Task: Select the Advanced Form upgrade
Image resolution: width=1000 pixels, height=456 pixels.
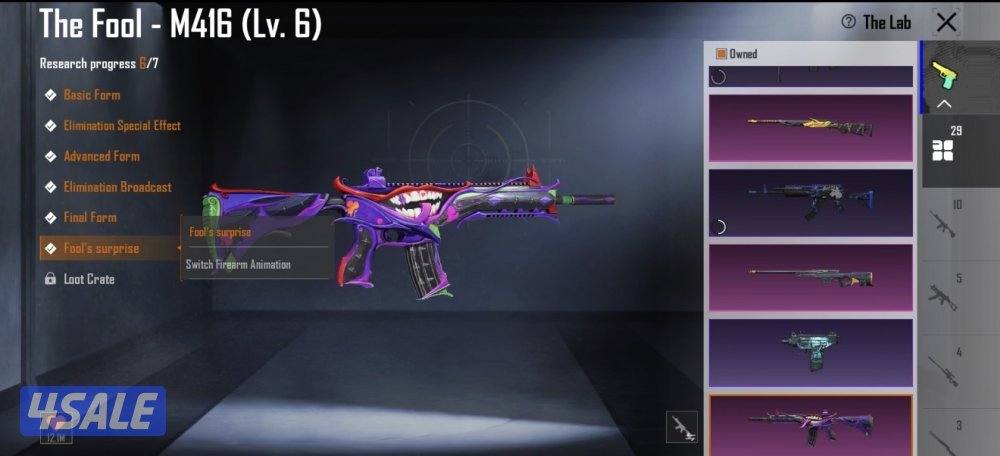Action: point(101,156)
